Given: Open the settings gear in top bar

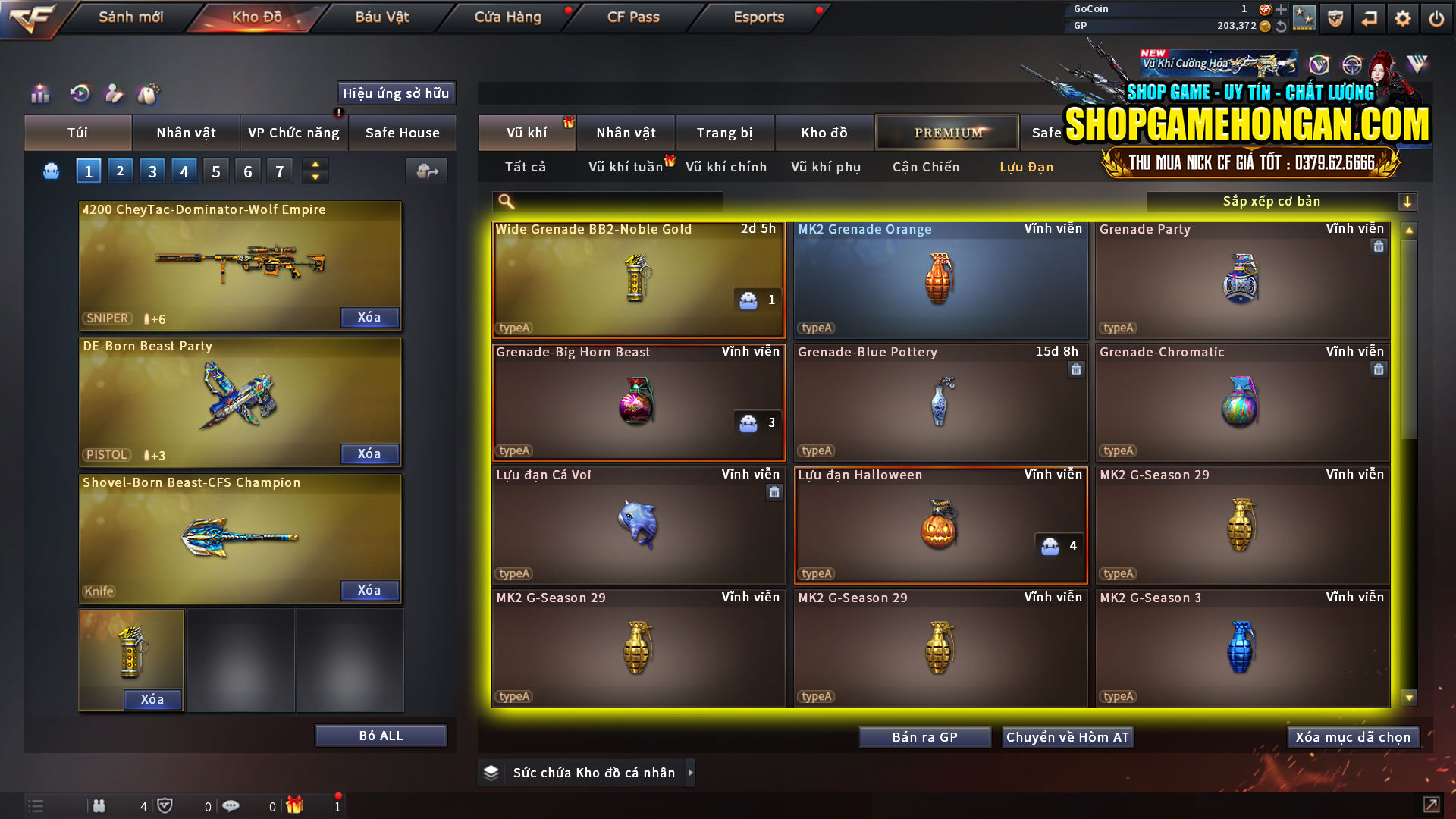Looking at the screenshot, I should click(x=1403, y=17).
